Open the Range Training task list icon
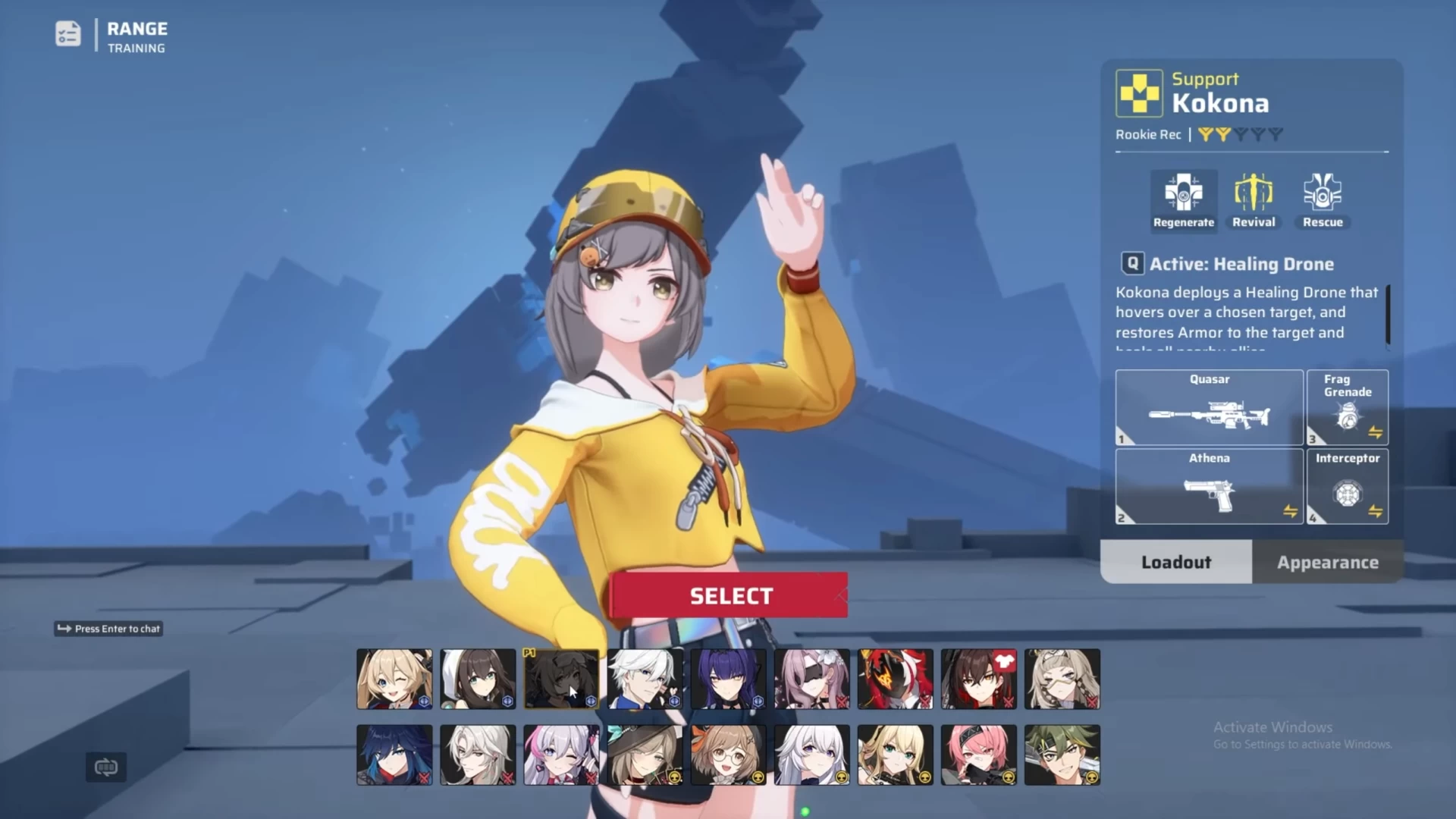The image size is (1456, 819). click(68, 34)
